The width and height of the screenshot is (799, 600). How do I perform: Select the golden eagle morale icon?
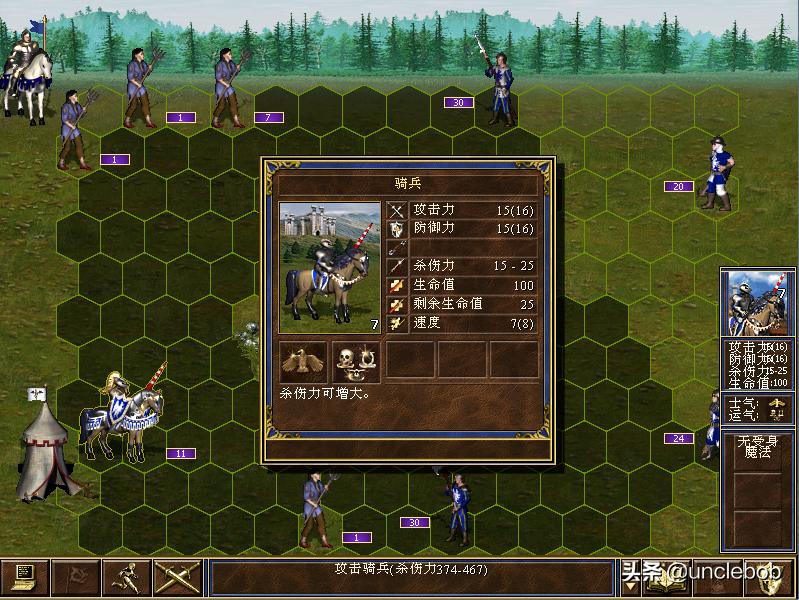pos(303,361)
